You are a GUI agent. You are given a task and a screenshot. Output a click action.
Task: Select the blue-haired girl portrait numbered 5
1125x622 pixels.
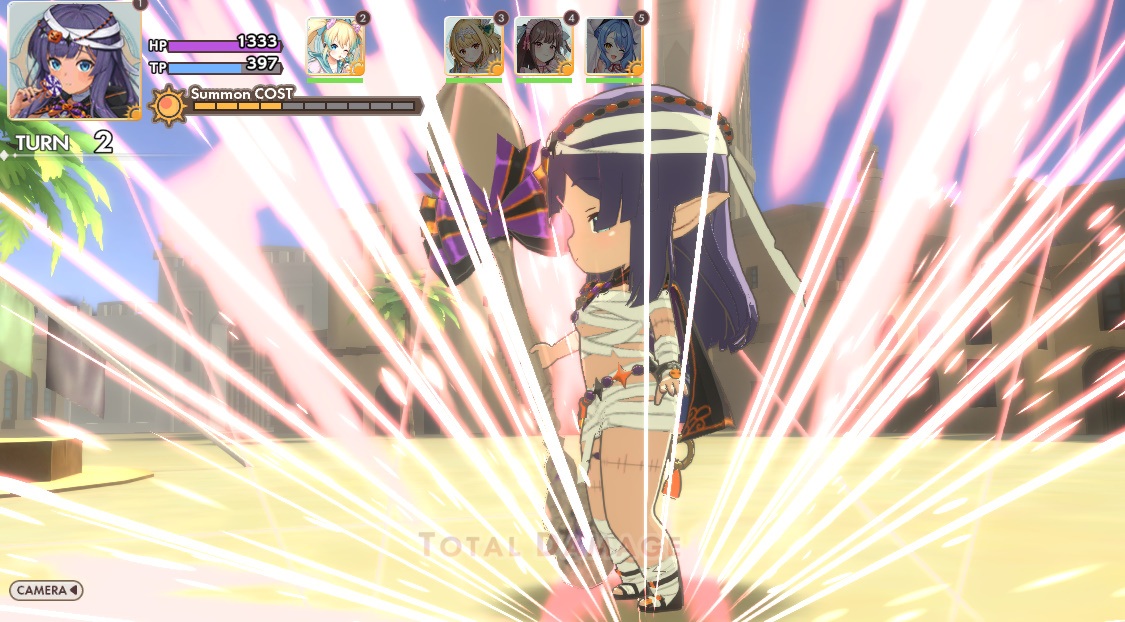click(614, 46)
